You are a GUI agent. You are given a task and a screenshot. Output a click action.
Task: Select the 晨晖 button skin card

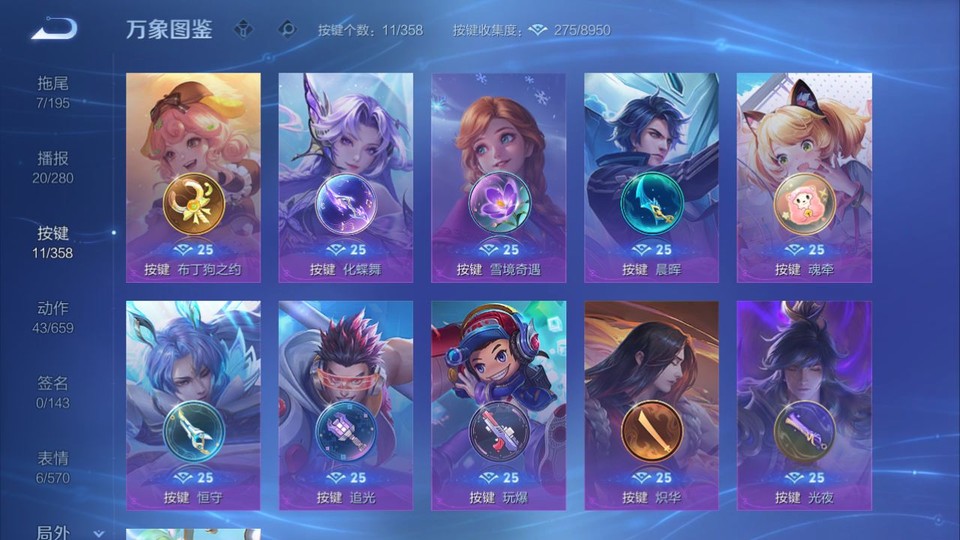coord(651,177)
